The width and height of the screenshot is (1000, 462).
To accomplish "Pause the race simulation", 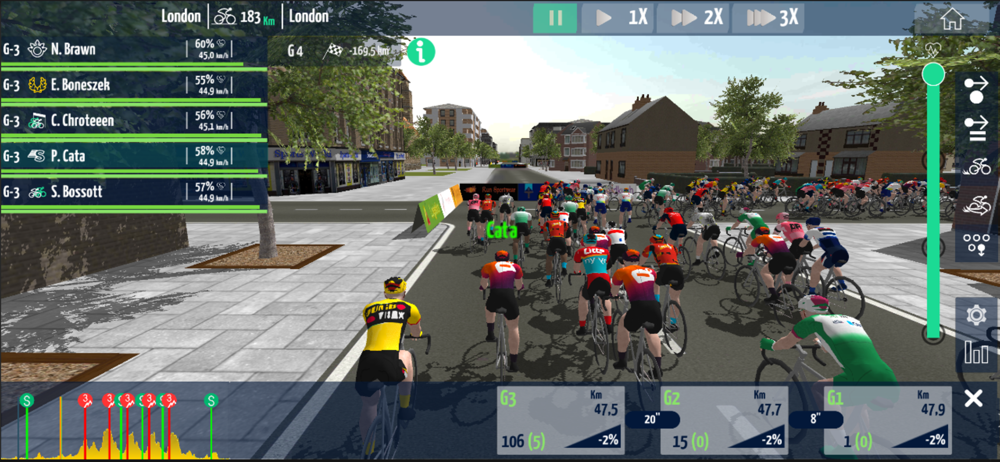I will pyautogui.click(x=554, y=18).
